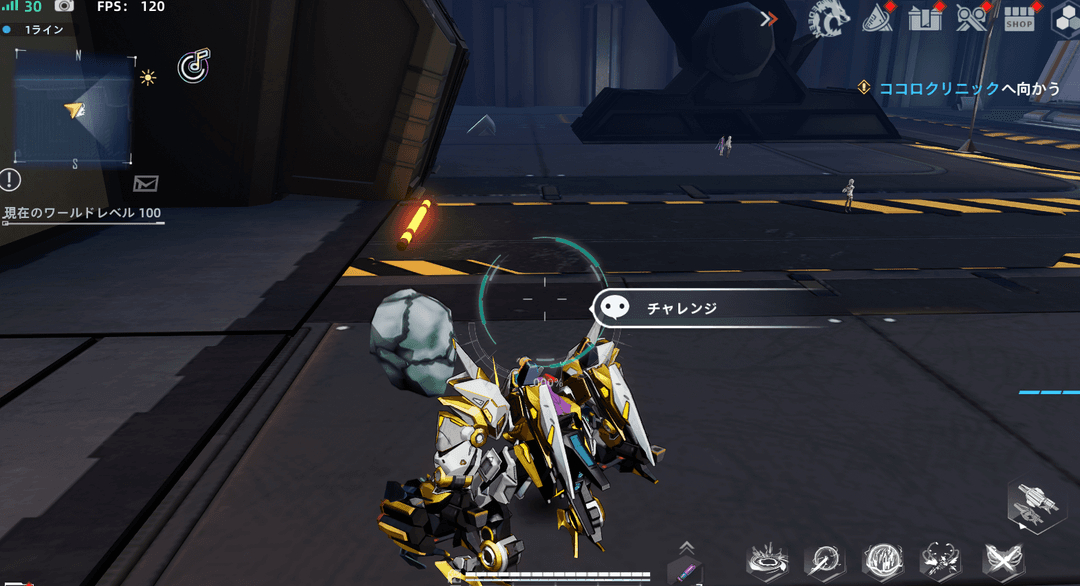The width and height of the screenshot is (1080, 586).
Task: Click the camera screenshot icon
Action: pyautogui.click(x=64, y=7)
